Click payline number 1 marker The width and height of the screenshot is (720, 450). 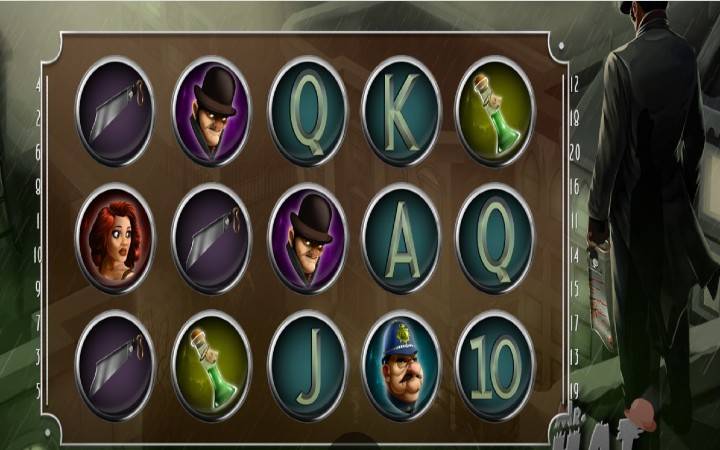tap(38, 220)
